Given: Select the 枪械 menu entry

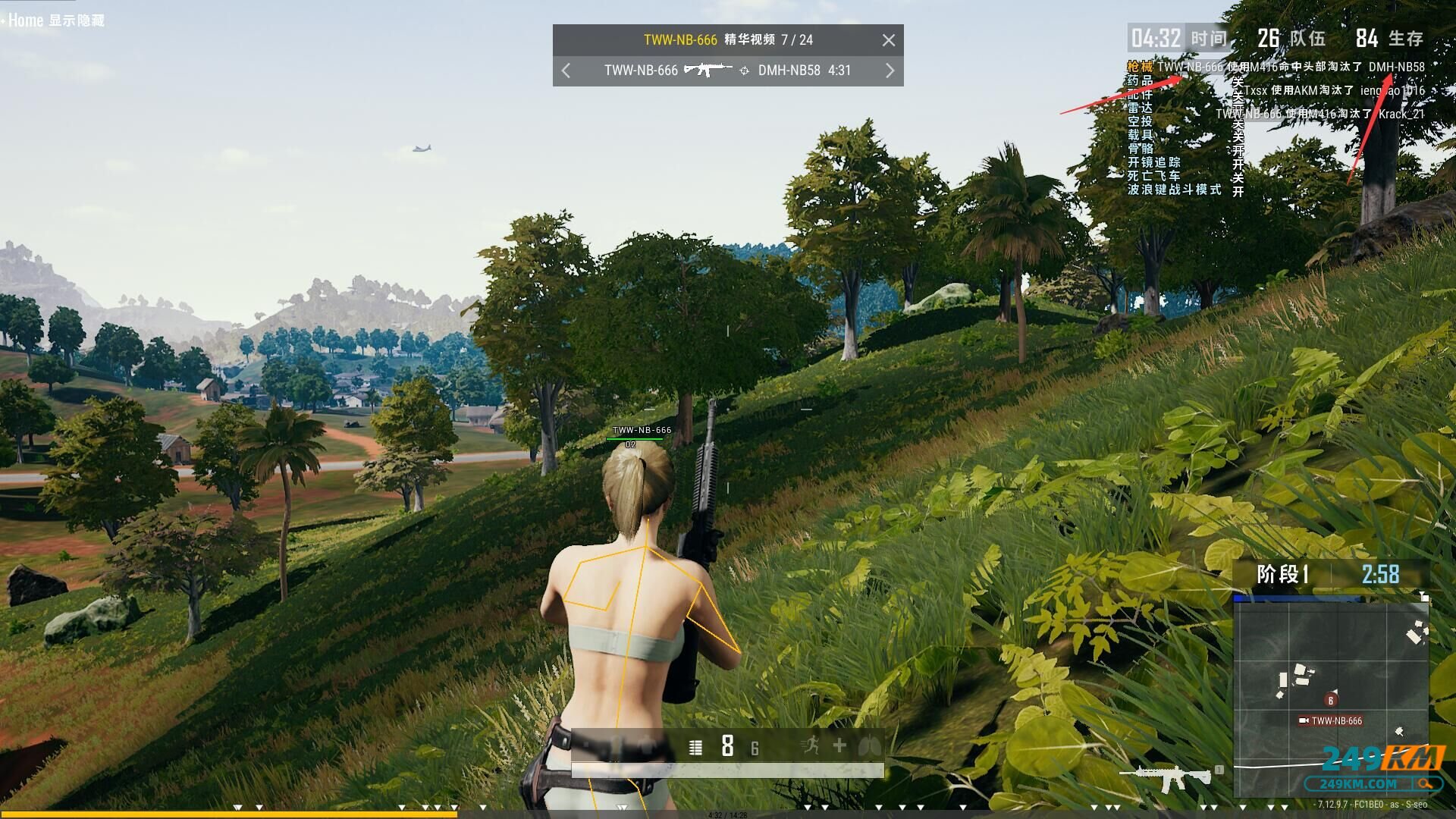Looking at the screenshot, I should point(1140,67).
